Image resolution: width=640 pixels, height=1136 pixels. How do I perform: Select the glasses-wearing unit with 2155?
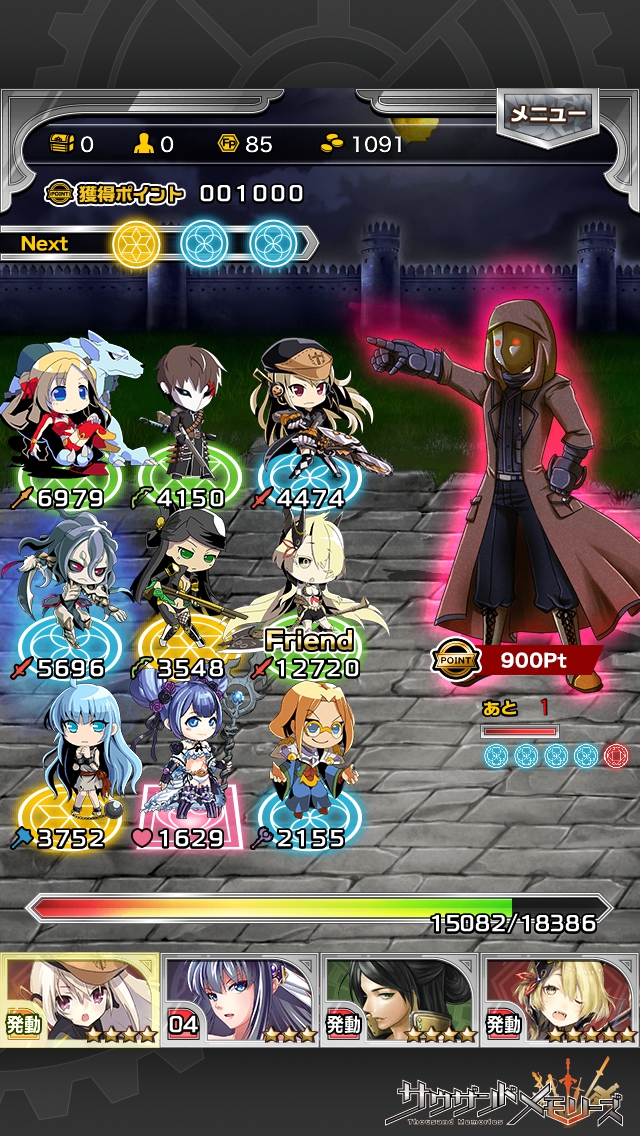[x=305, y=760]
